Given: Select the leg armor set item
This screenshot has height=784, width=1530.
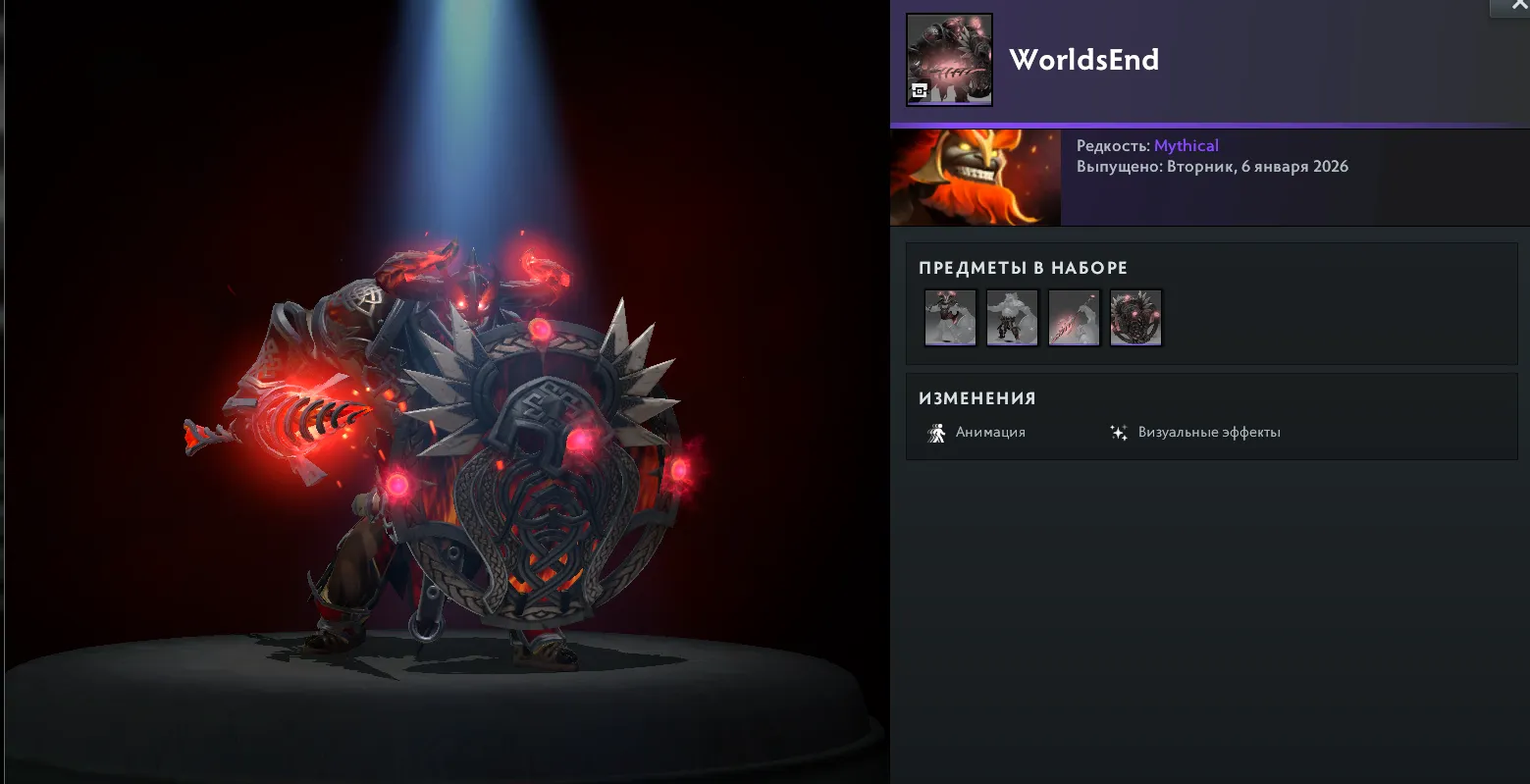Looking at the screenshot, I should pyautogui.click(x=1012, y=317).
